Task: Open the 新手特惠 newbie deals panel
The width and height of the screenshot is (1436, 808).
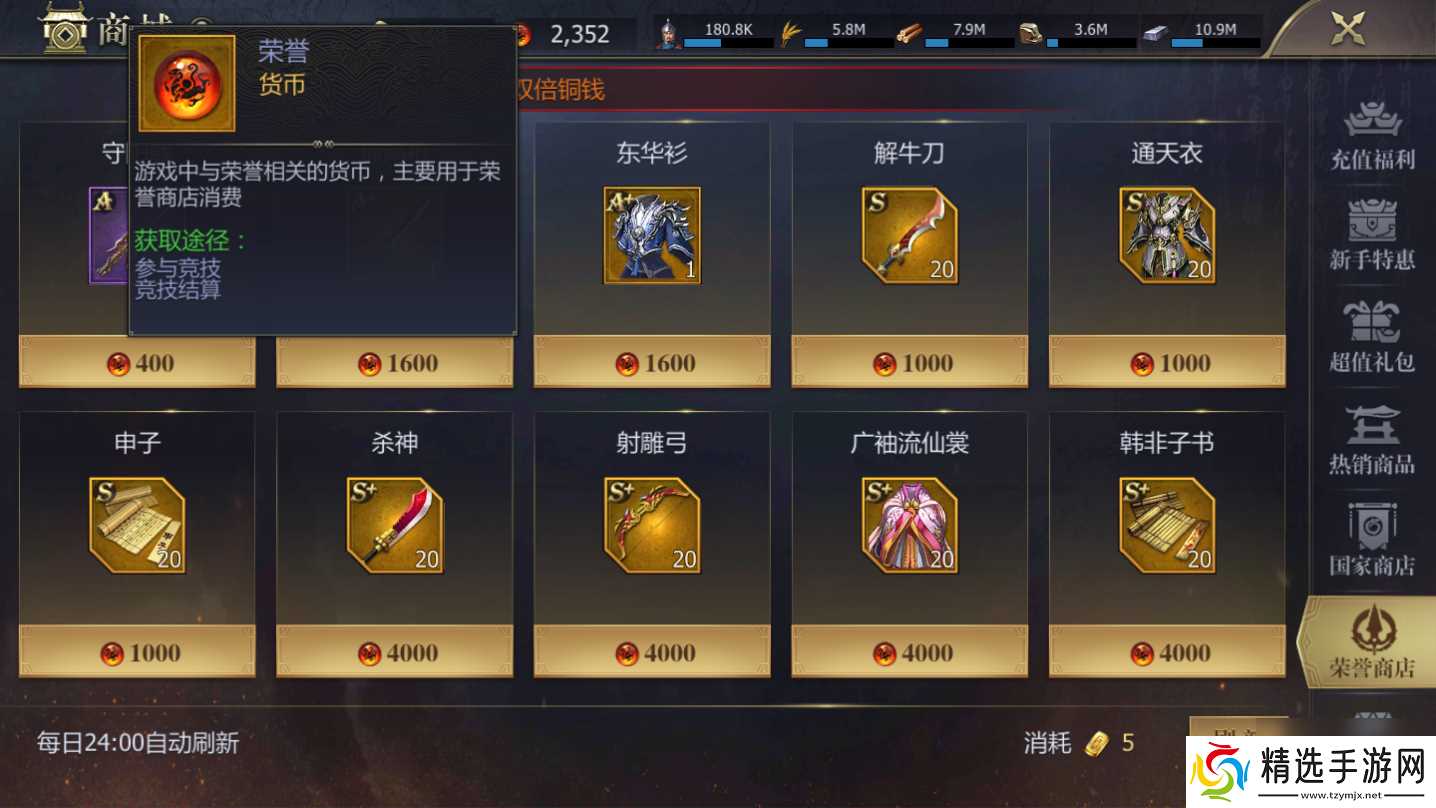Action: (1374, 237)
